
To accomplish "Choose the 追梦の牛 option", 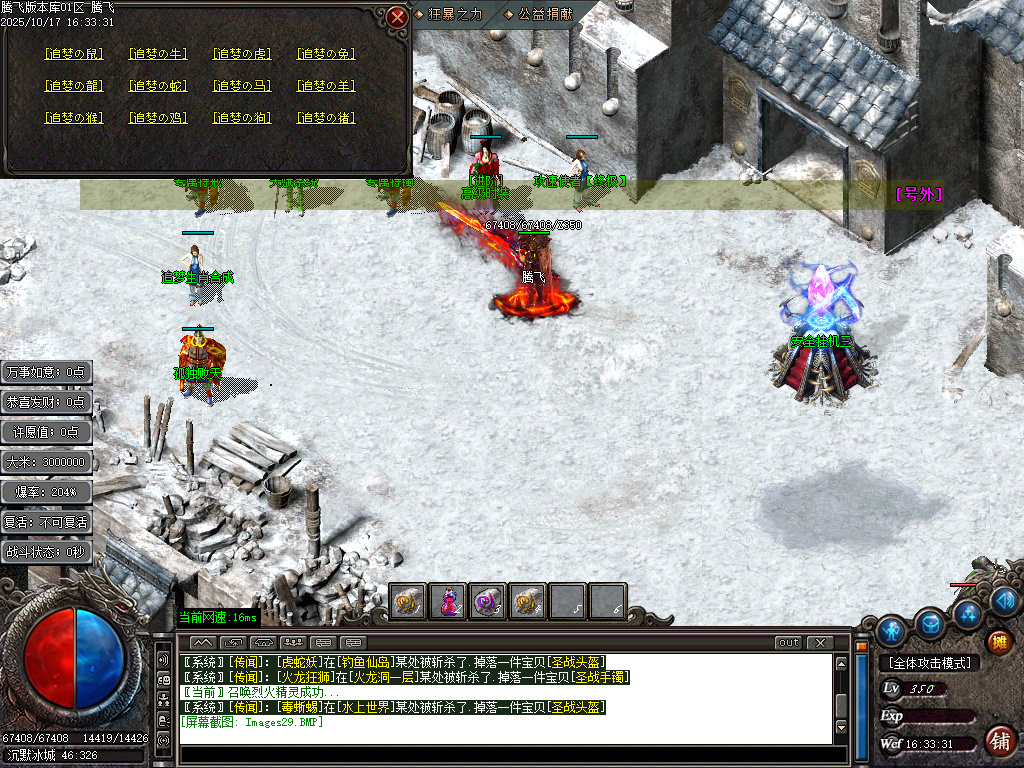I will (x=158, y=54).
